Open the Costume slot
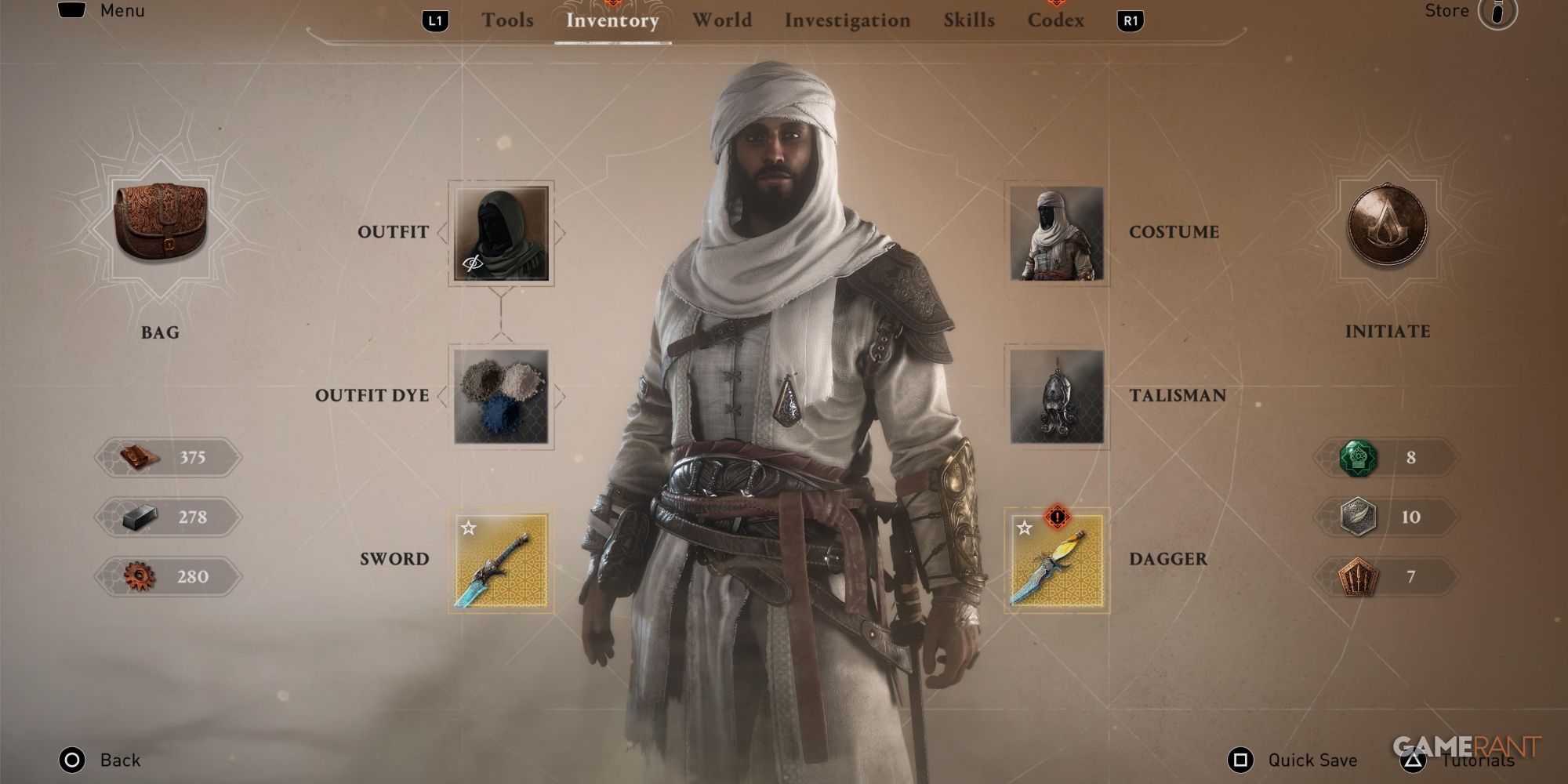 tap(1057, 233)
